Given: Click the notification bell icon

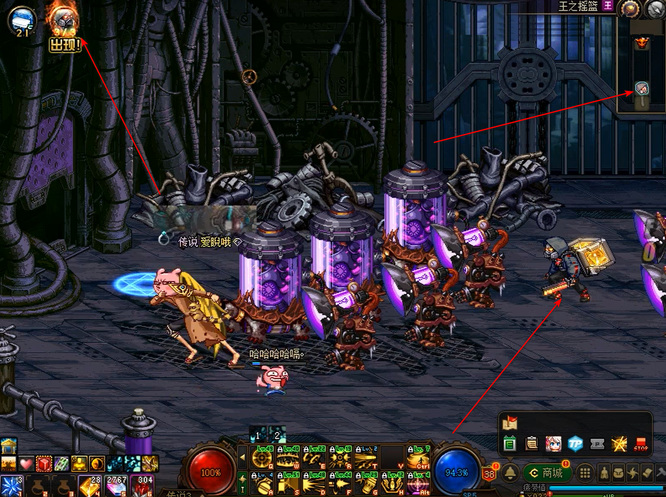Looking at the screenshot, I should click(510, 472).
